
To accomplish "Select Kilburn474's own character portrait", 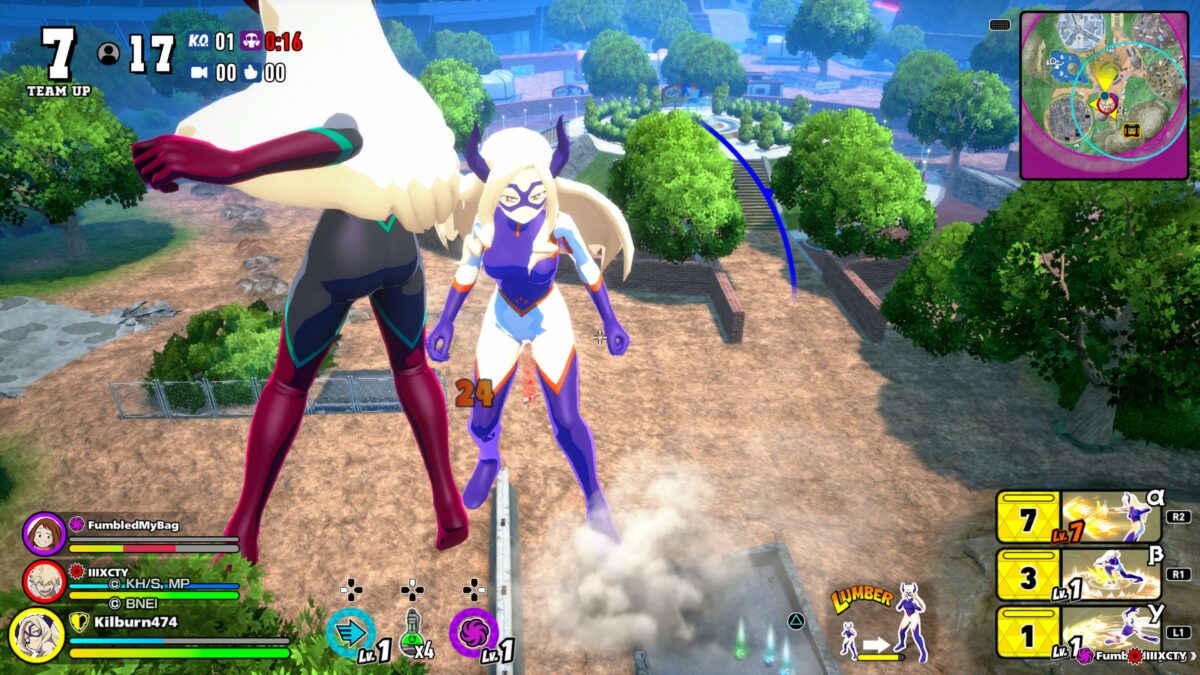I will click(x=37, y=634).
